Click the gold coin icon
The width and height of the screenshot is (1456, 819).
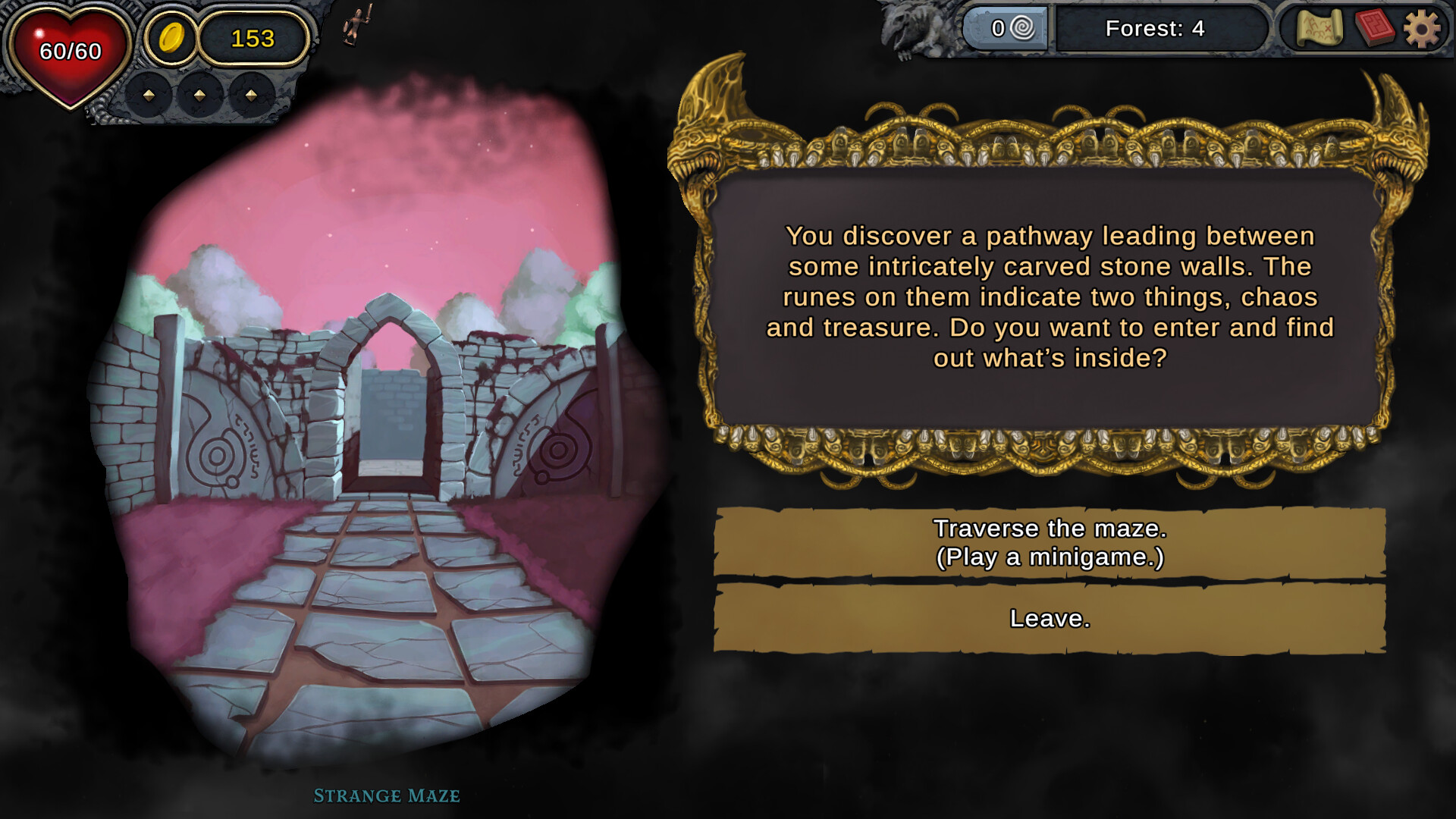coord(173,38)
